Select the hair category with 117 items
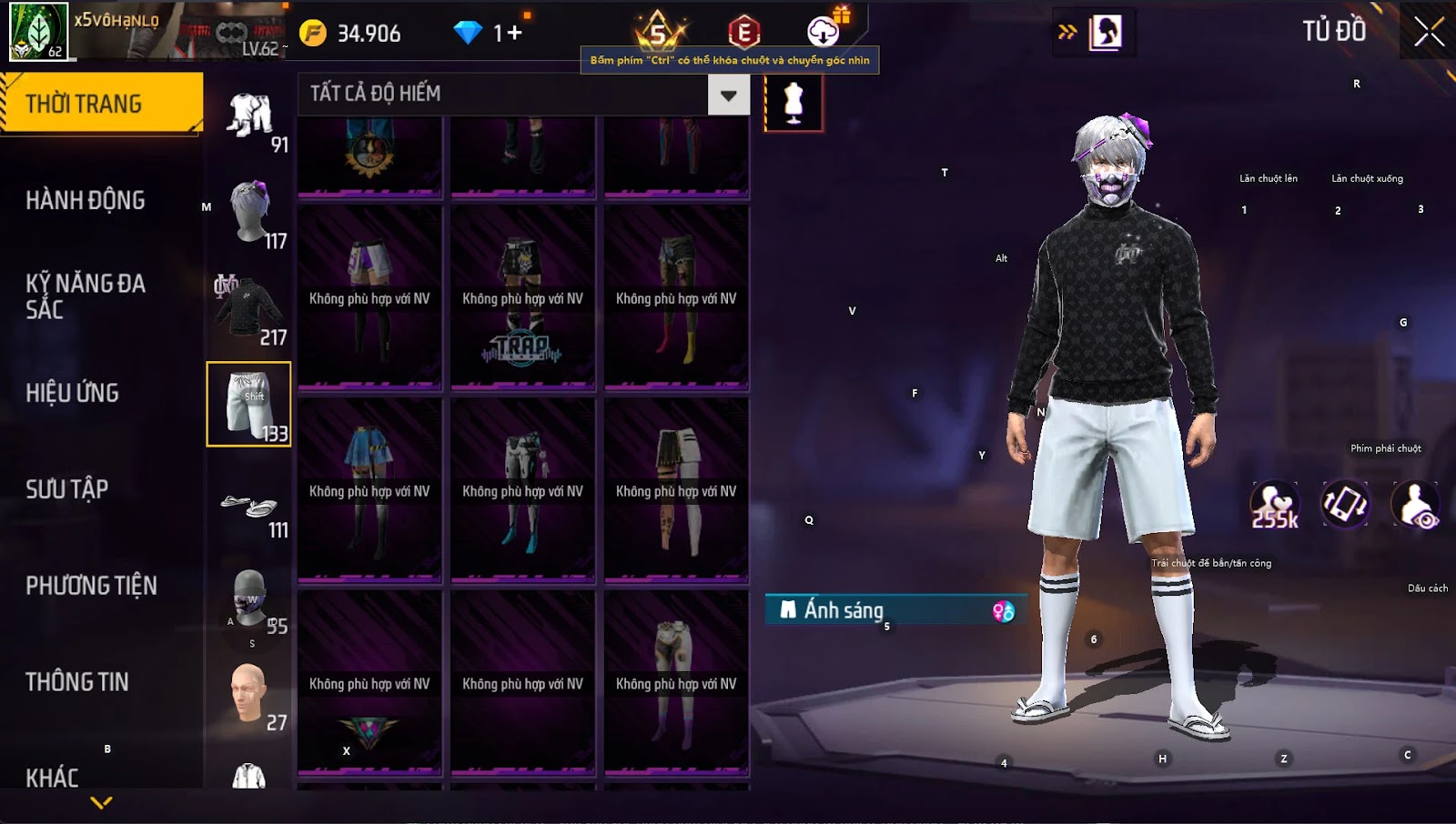This screenshot has width=1456, height=824. pos(250,213)
